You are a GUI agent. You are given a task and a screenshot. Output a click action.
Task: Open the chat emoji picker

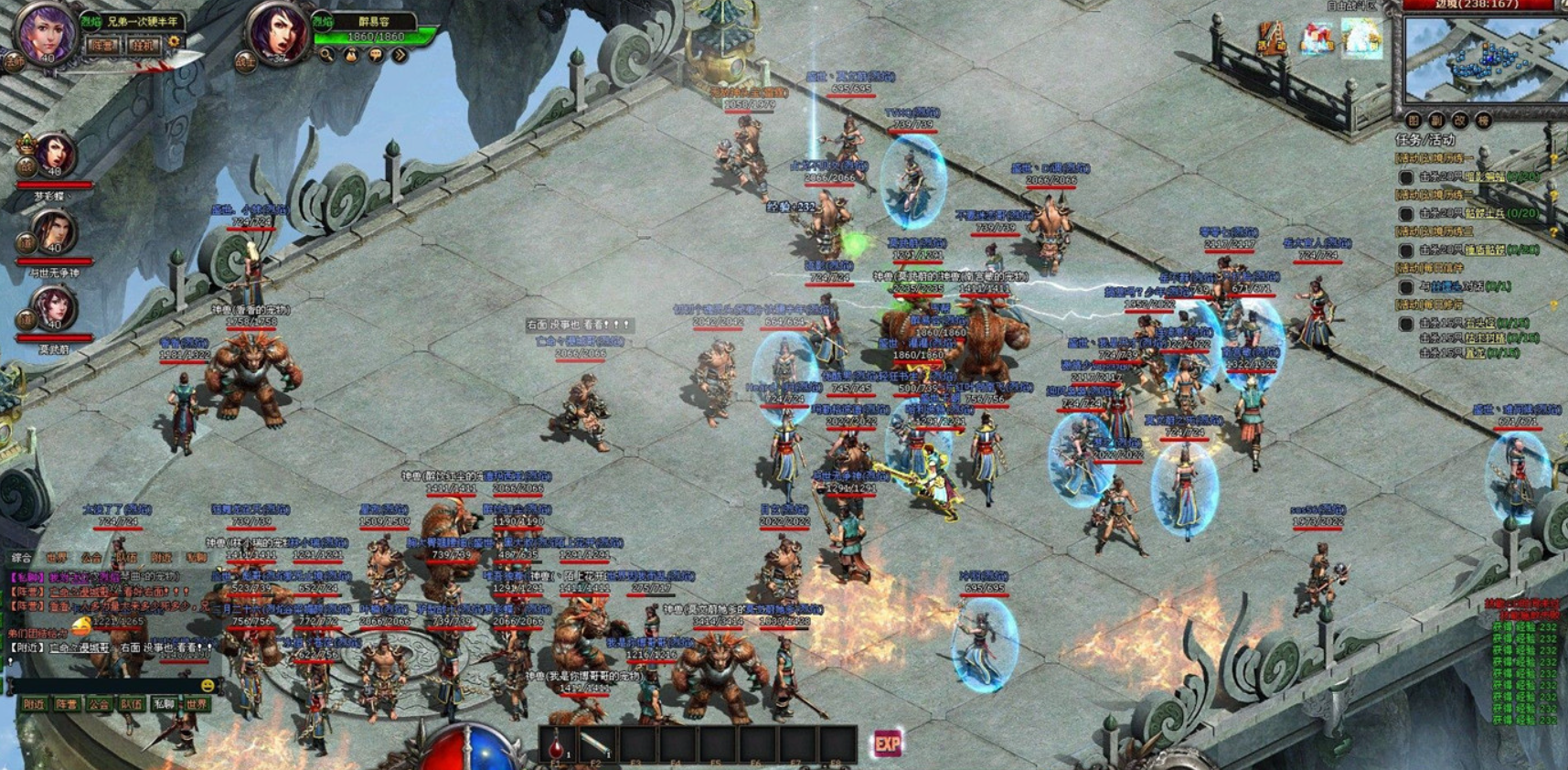click(208, 685)
